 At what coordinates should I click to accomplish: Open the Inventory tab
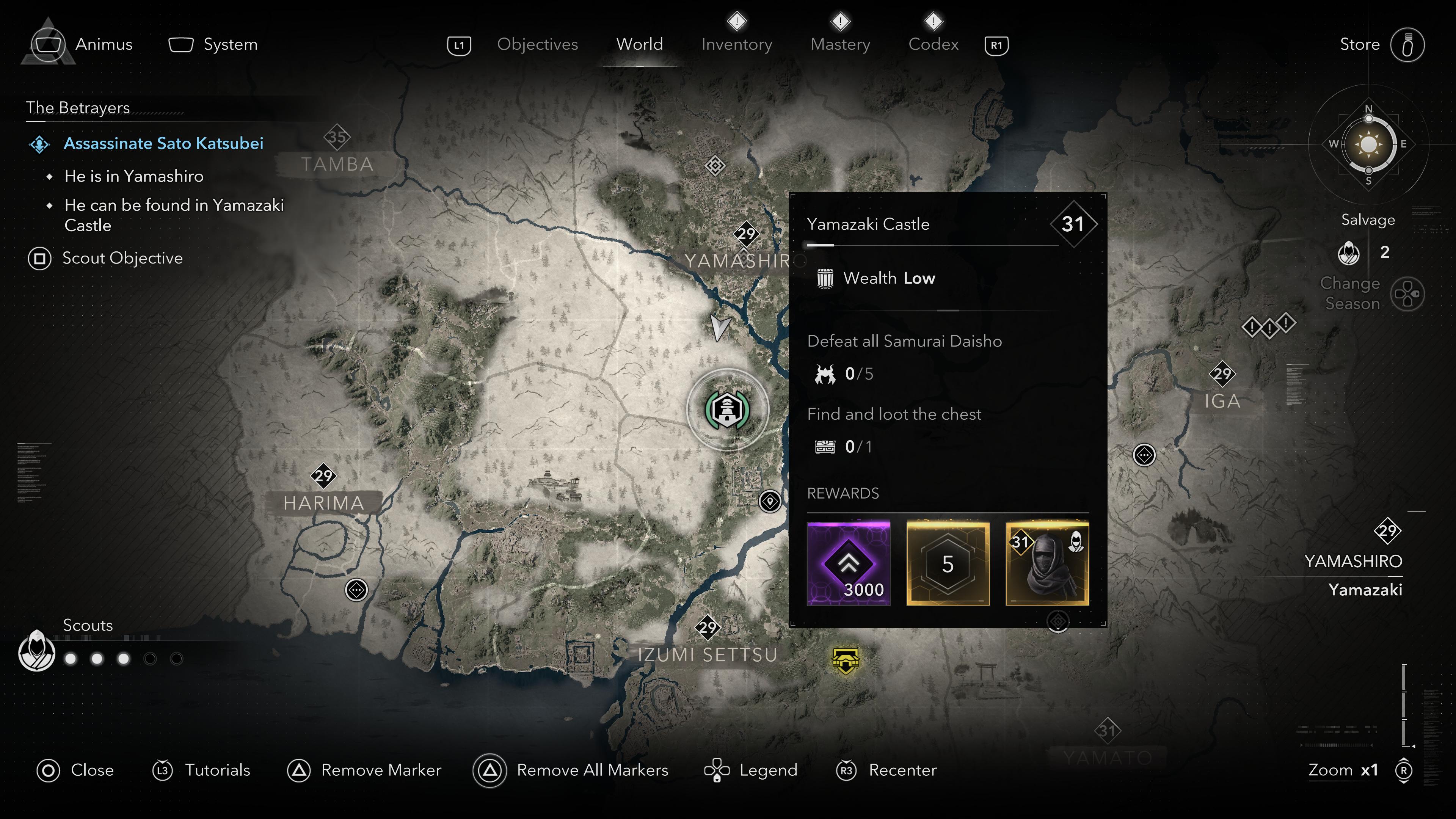coord(736,44)
